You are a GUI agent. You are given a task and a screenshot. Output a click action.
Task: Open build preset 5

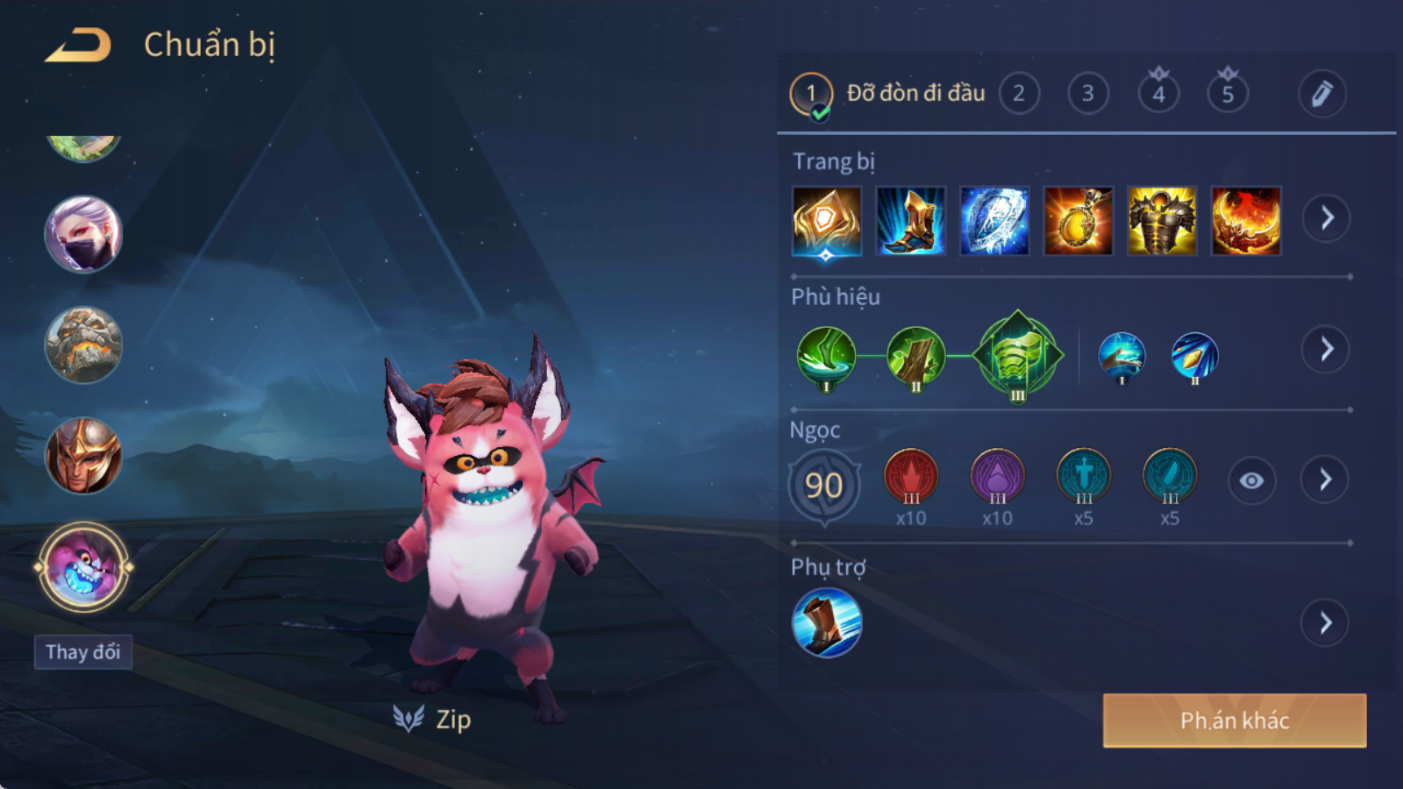[x=1227, y=94]
